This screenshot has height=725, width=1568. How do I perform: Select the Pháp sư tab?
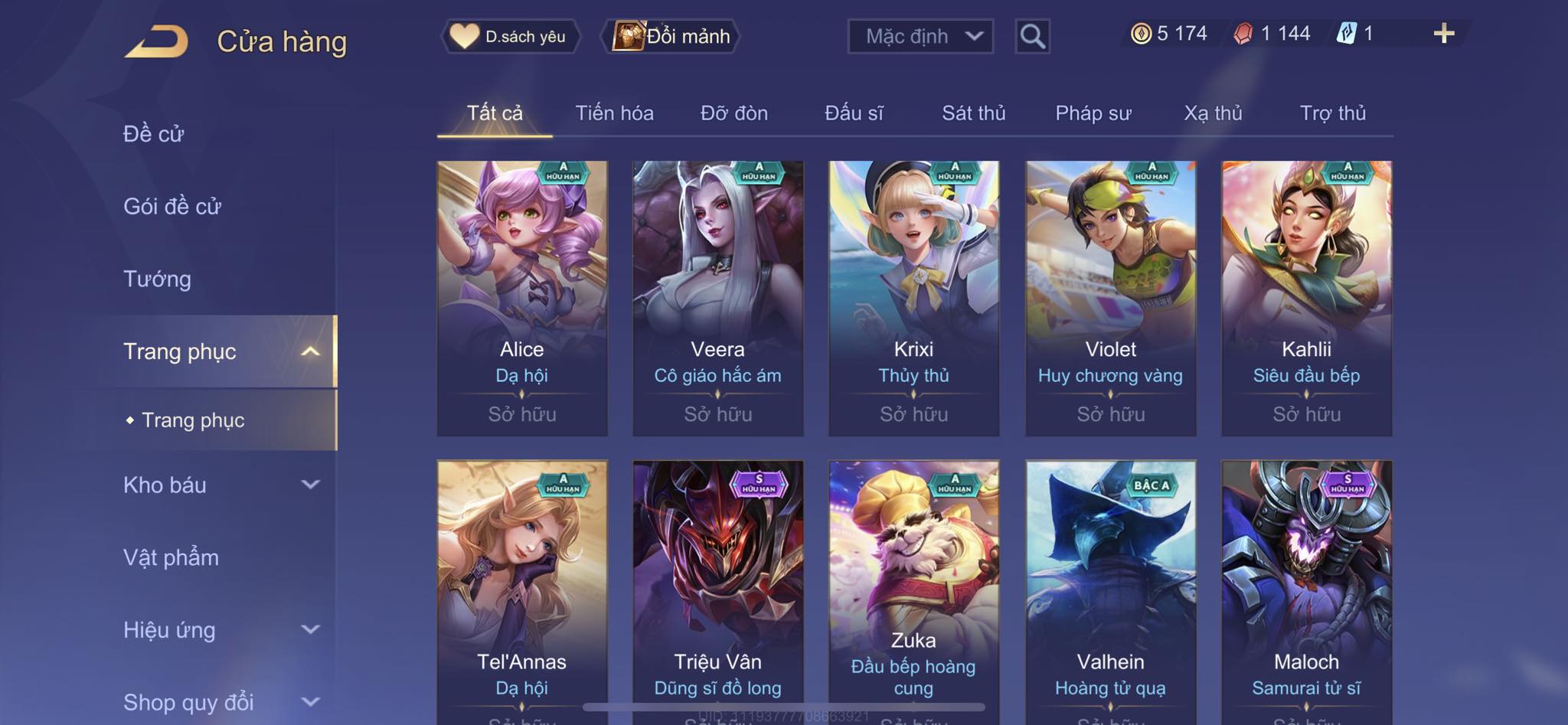pos(1093,113)
